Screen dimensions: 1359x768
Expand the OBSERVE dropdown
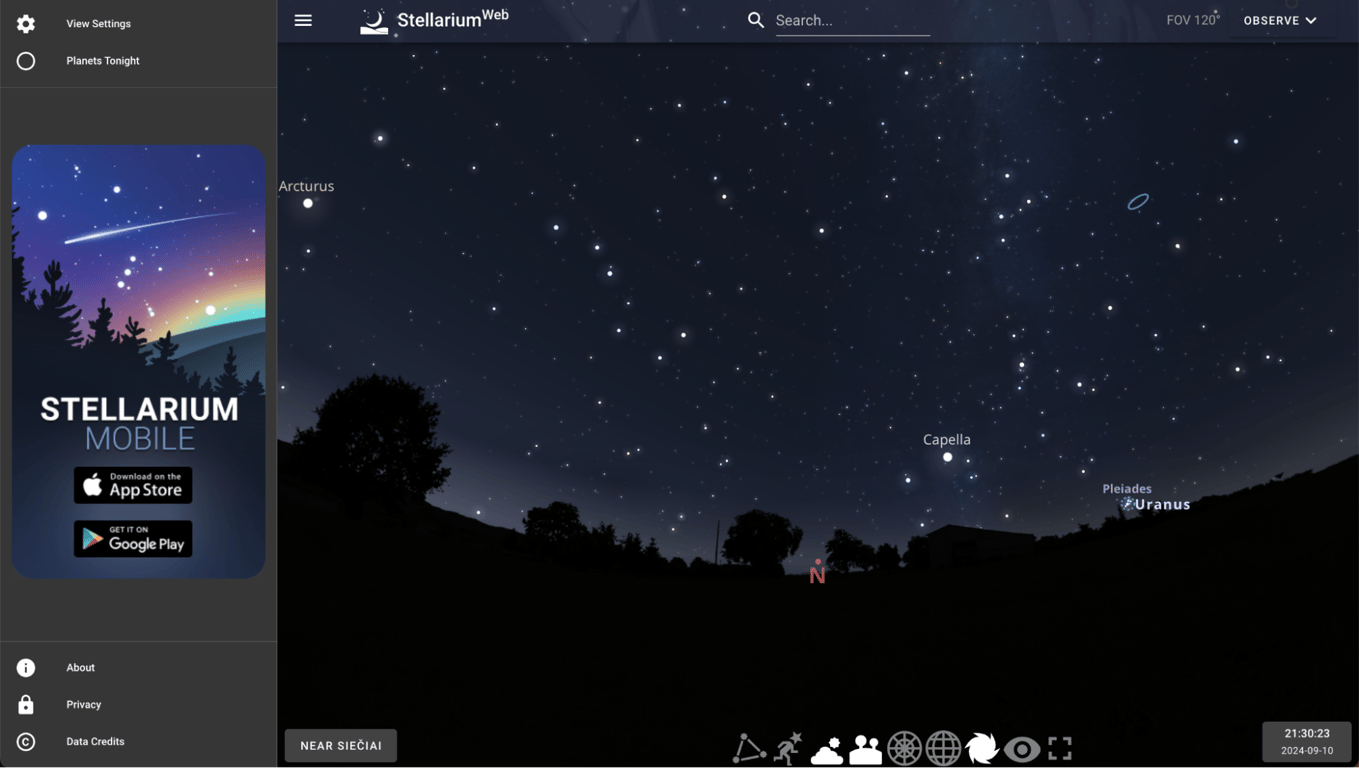[x=1281, y=20]
